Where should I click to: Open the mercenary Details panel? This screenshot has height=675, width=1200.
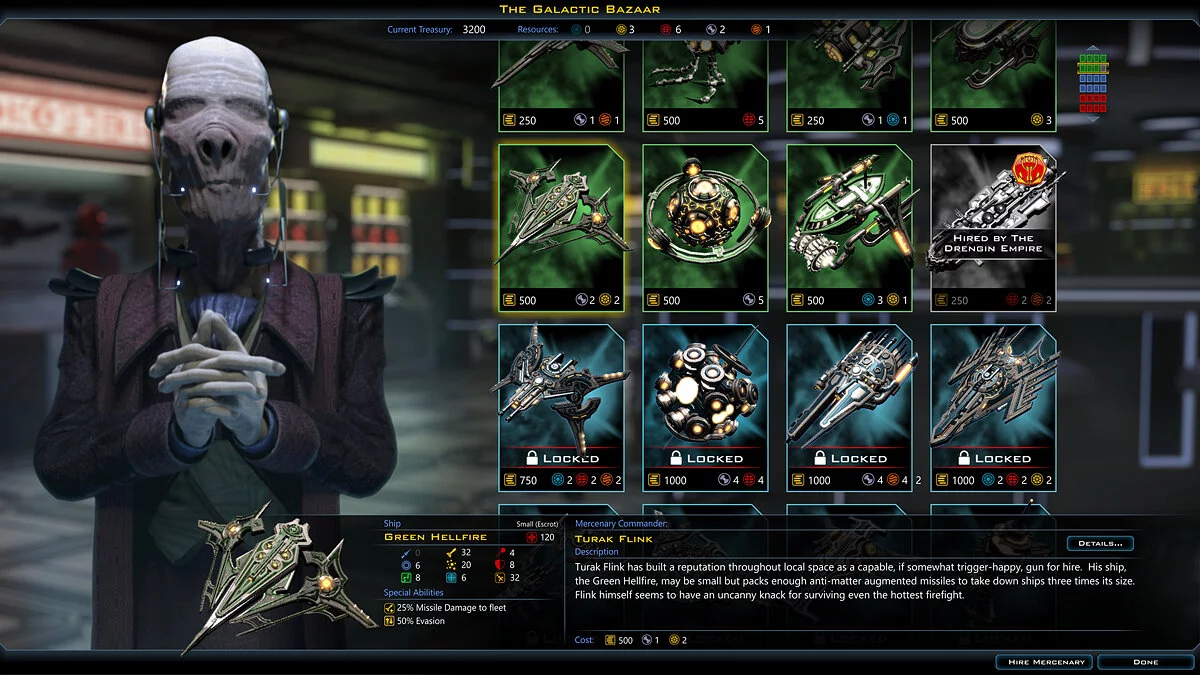[1100, 544]
